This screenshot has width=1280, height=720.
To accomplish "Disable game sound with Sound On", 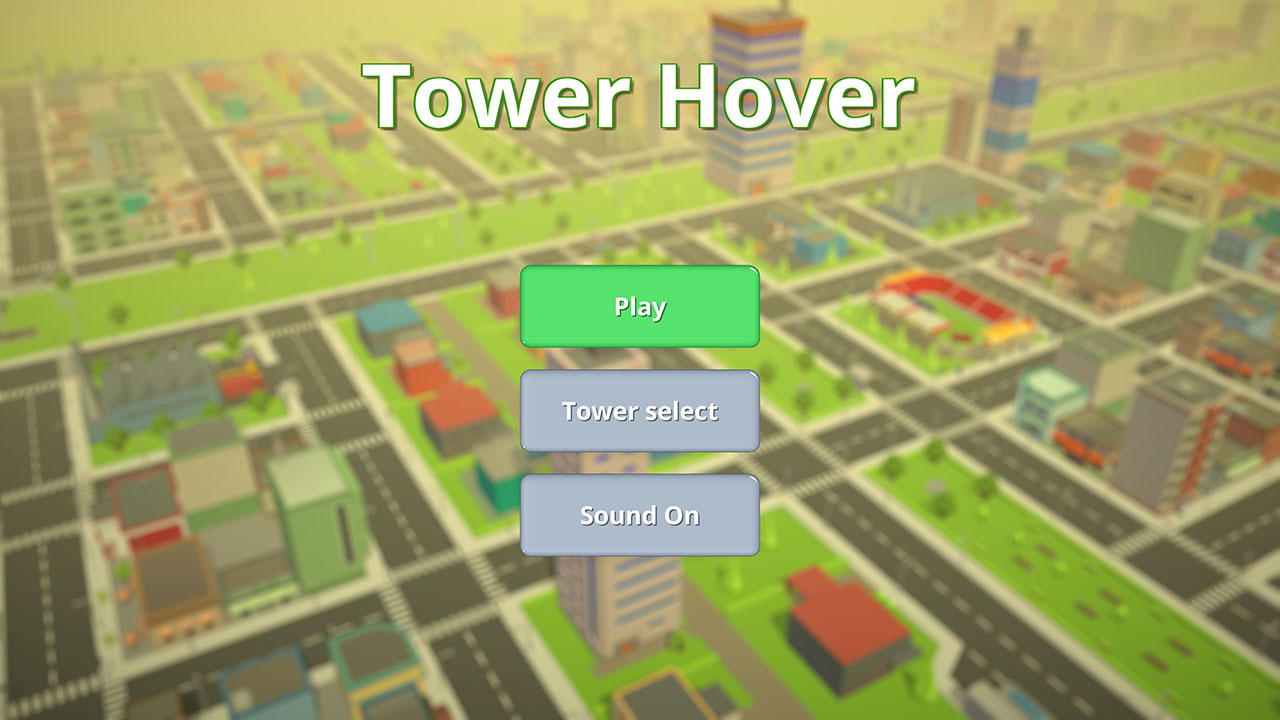I will coord(639,515).
